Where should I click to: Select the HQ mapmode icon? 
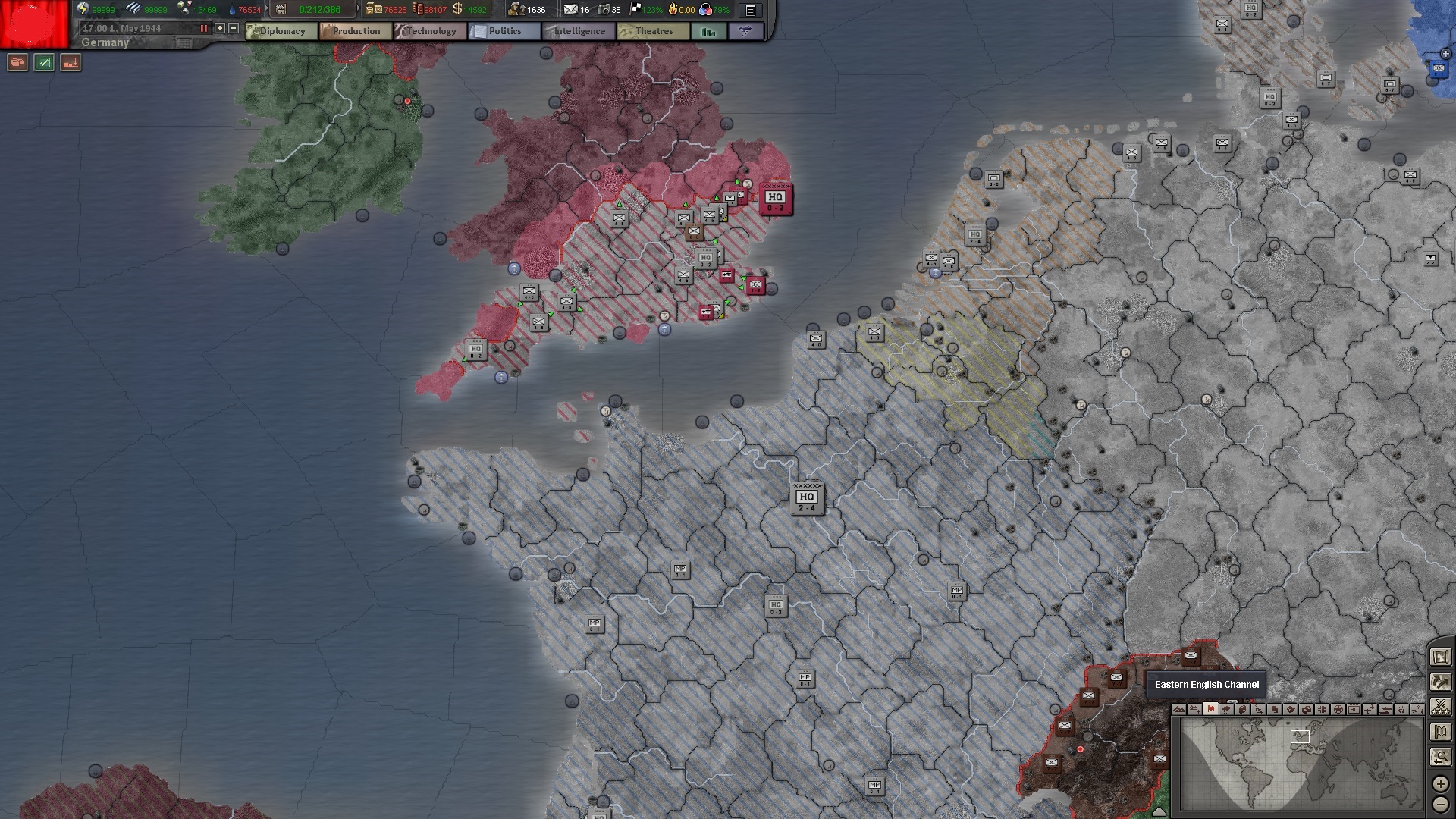tap(1355, 711)
